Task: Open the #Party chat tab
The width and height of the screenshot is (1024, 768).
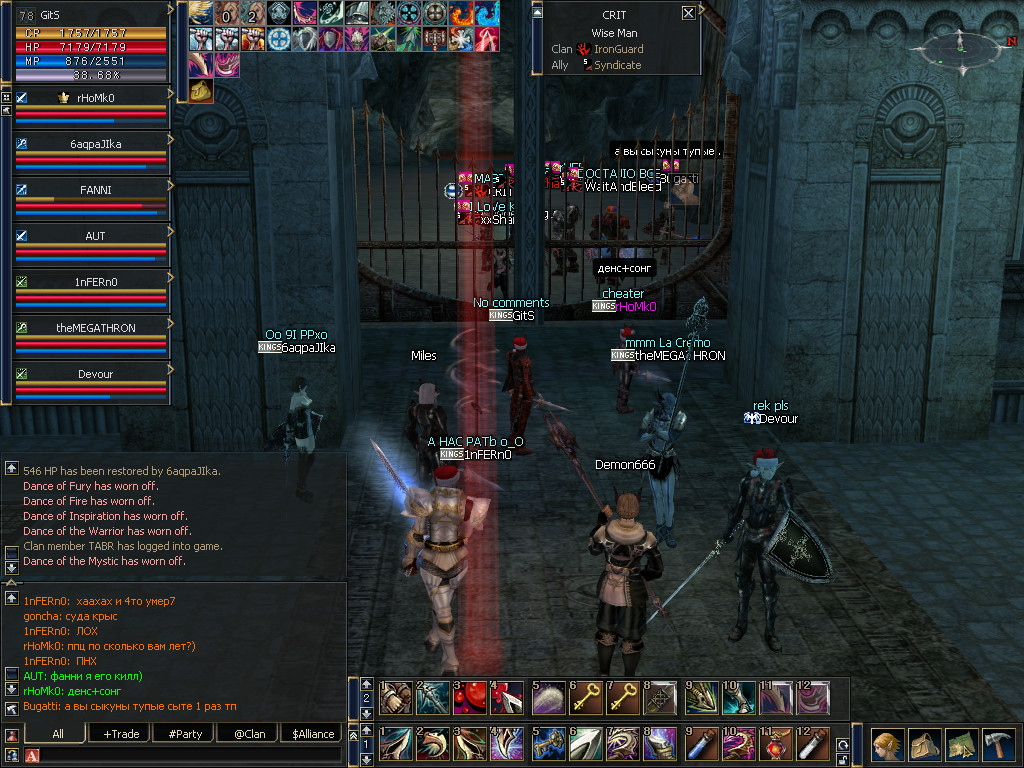Action: (x=184, y=734)
